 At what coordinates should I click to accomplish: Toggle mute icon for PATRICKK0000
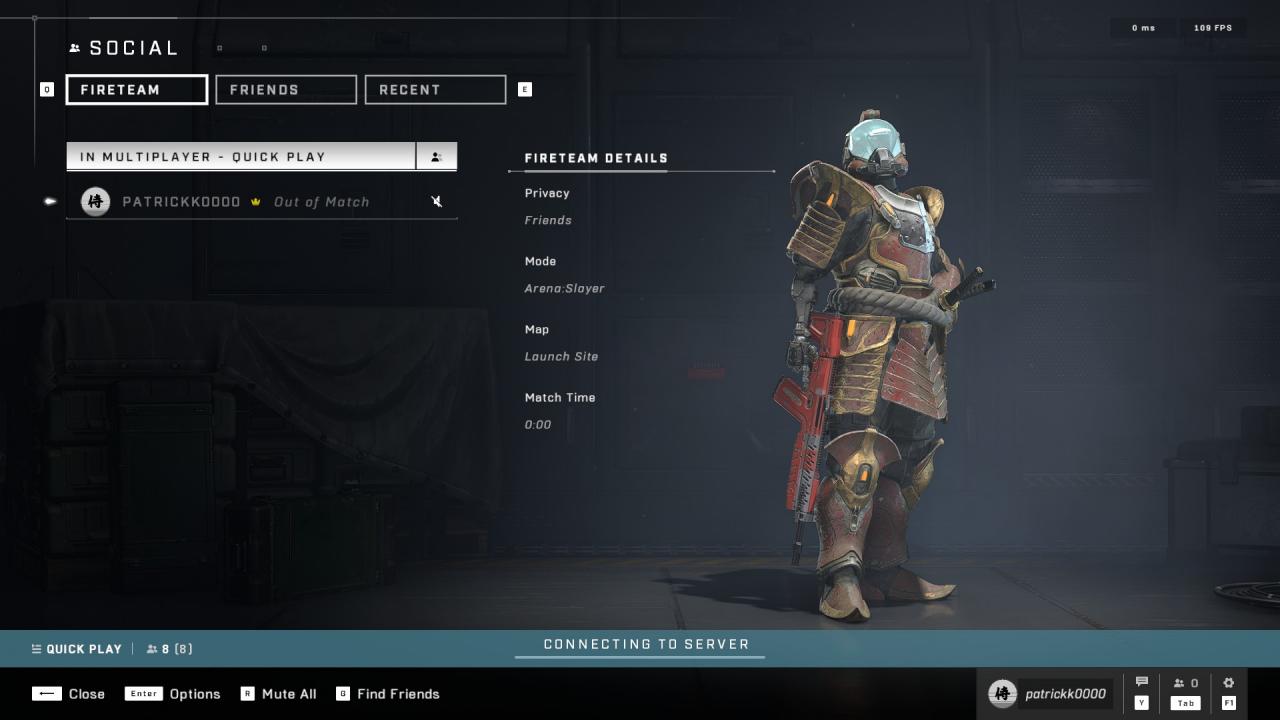(437, 202)
